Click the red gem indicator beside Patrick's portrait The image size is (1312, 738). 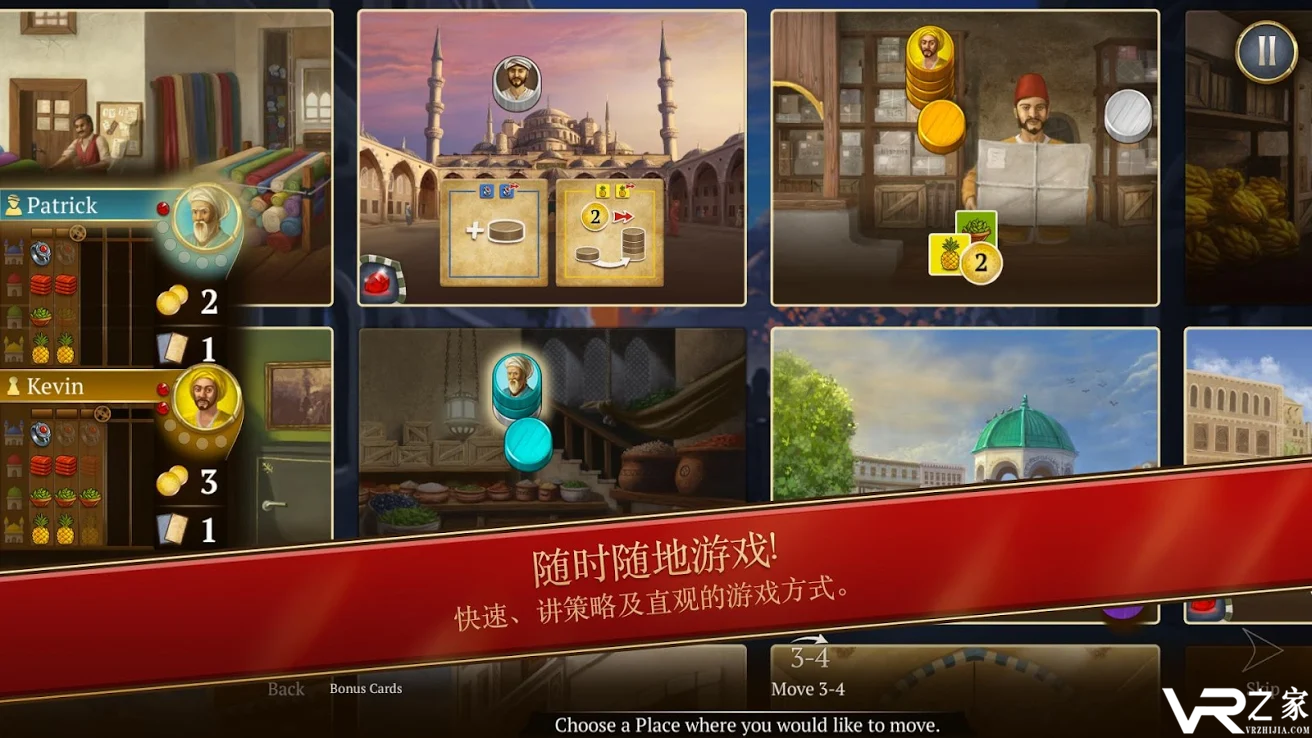pos(163,209)
